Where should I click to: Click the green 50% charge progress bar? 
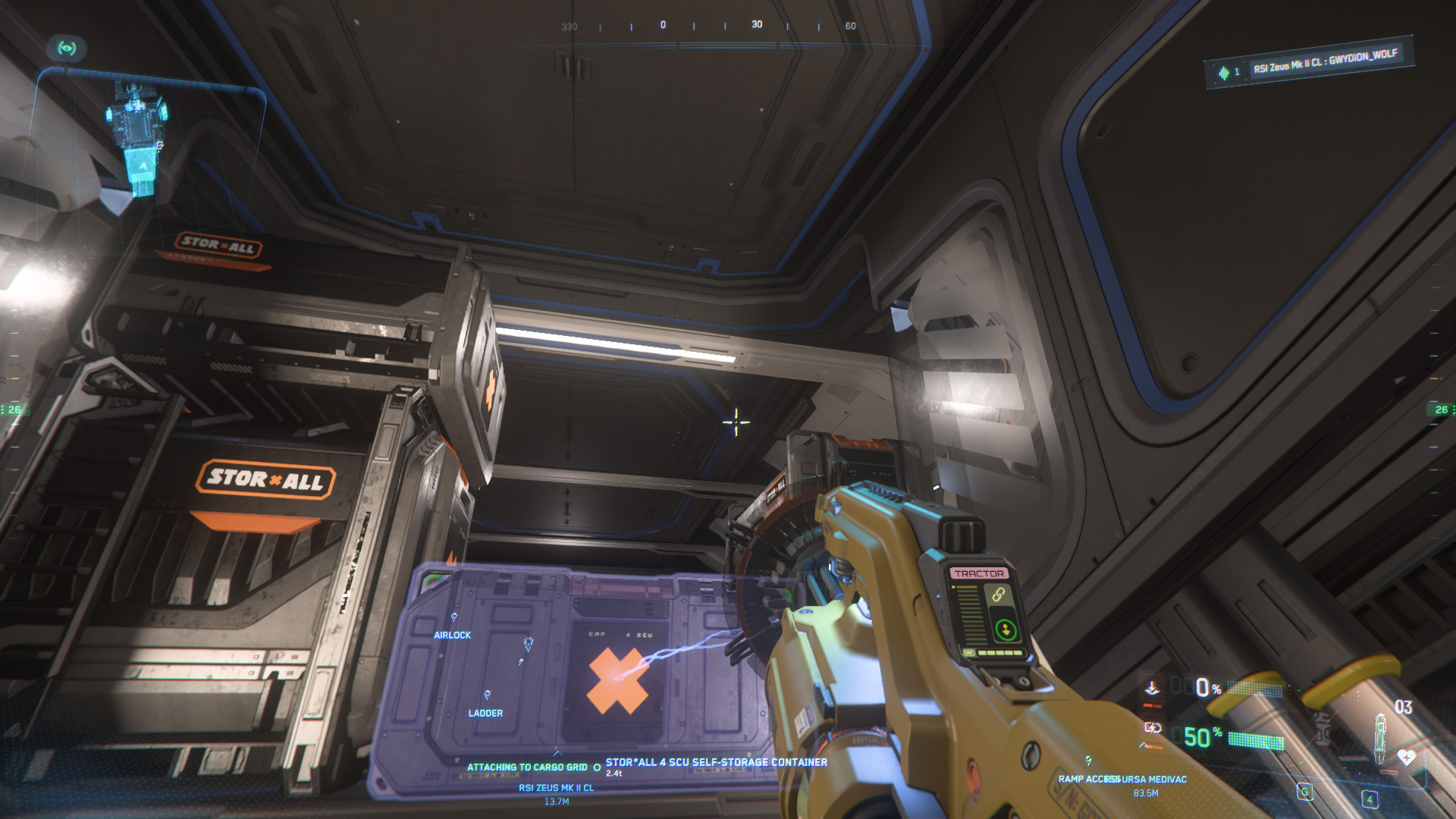[1256, 740]
